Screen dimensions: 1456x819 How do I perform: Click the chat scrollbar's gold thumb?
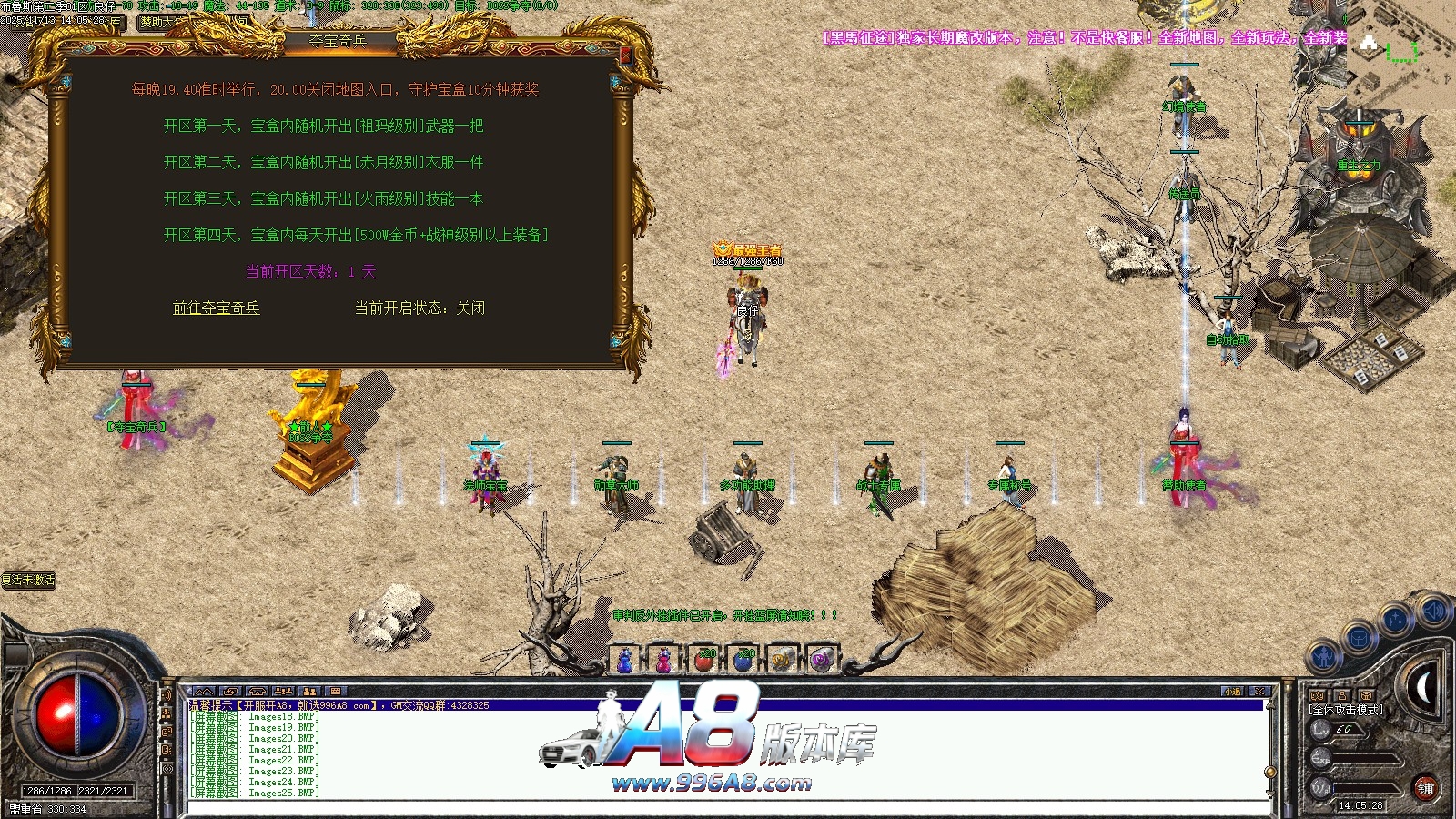click(x=1270, y=772)
